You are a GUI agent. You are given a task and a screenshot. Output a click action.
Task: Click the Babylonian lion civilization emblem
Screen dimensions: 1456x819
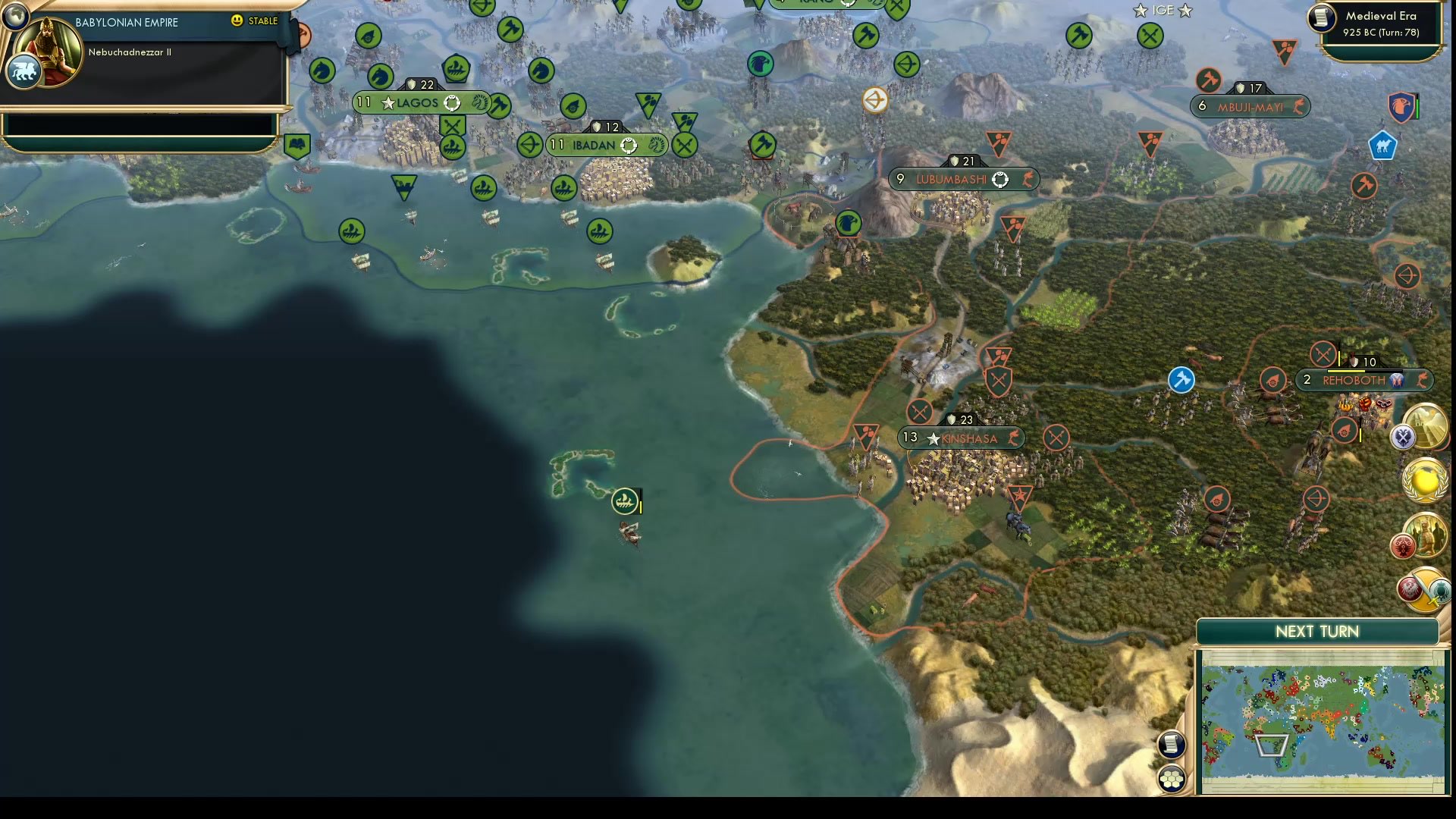click(x=23, y=71)
